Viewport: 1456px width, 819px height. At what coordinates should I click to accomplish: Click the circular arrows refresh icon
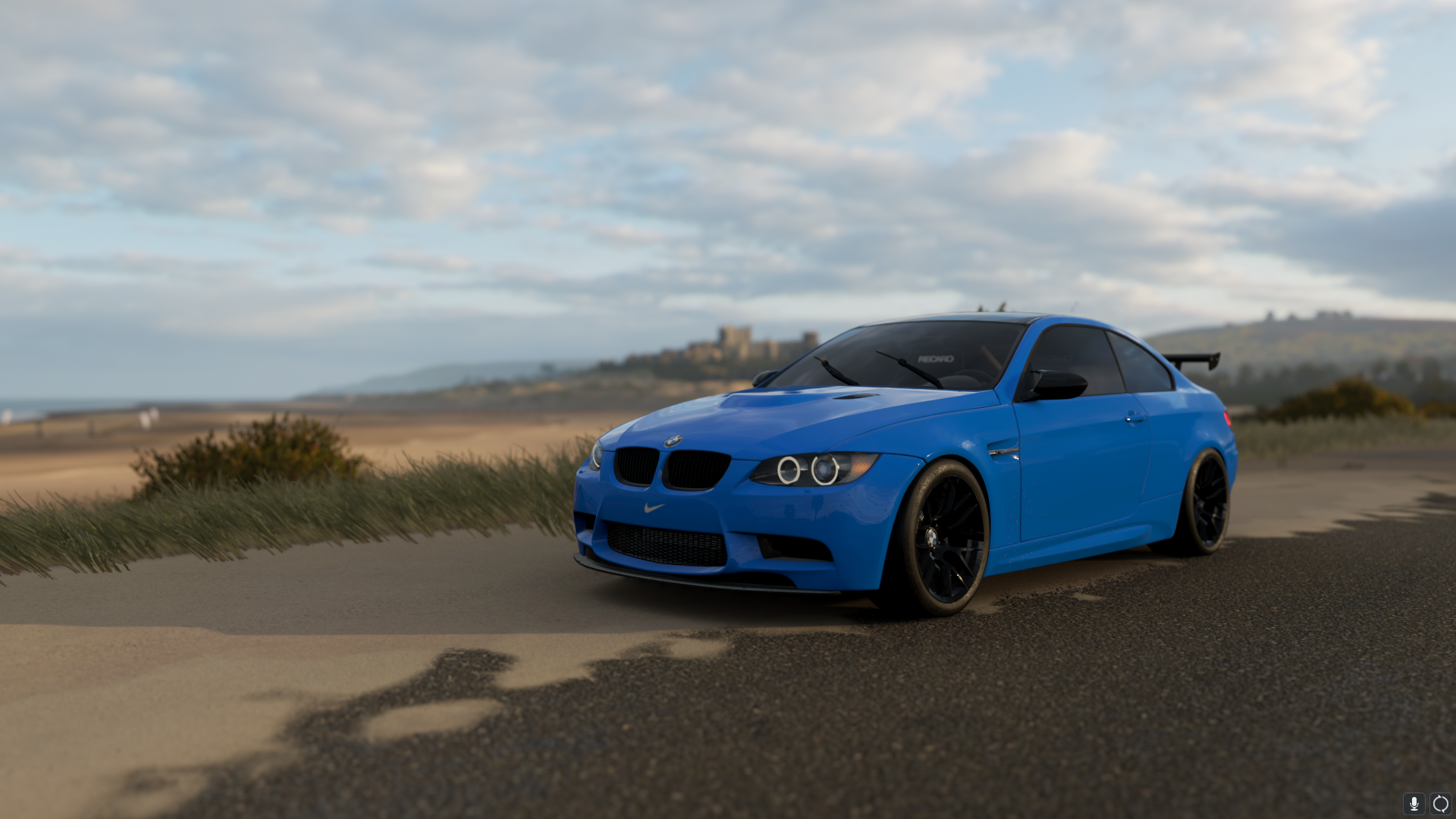pyautogui.click(x=1440, y=804)
